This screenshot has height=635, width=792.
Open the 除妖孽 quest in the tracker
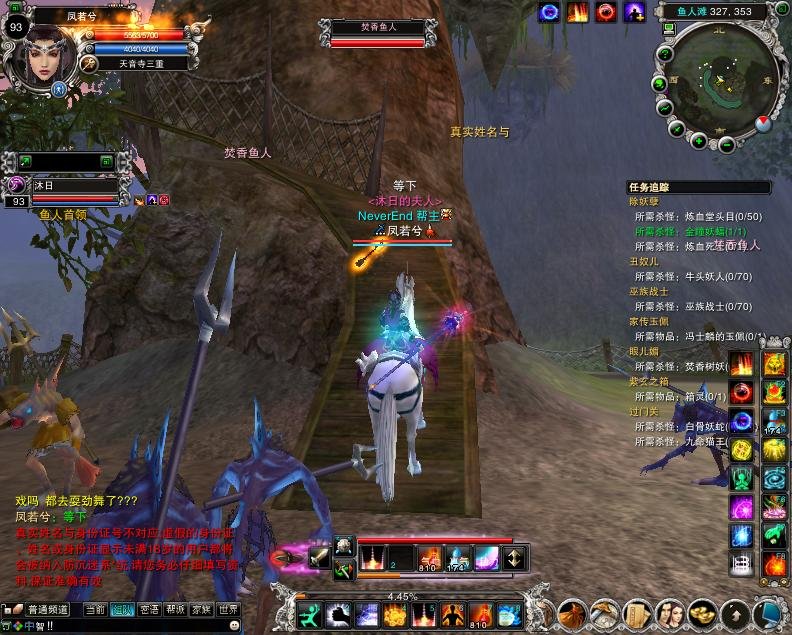point(646,202)
